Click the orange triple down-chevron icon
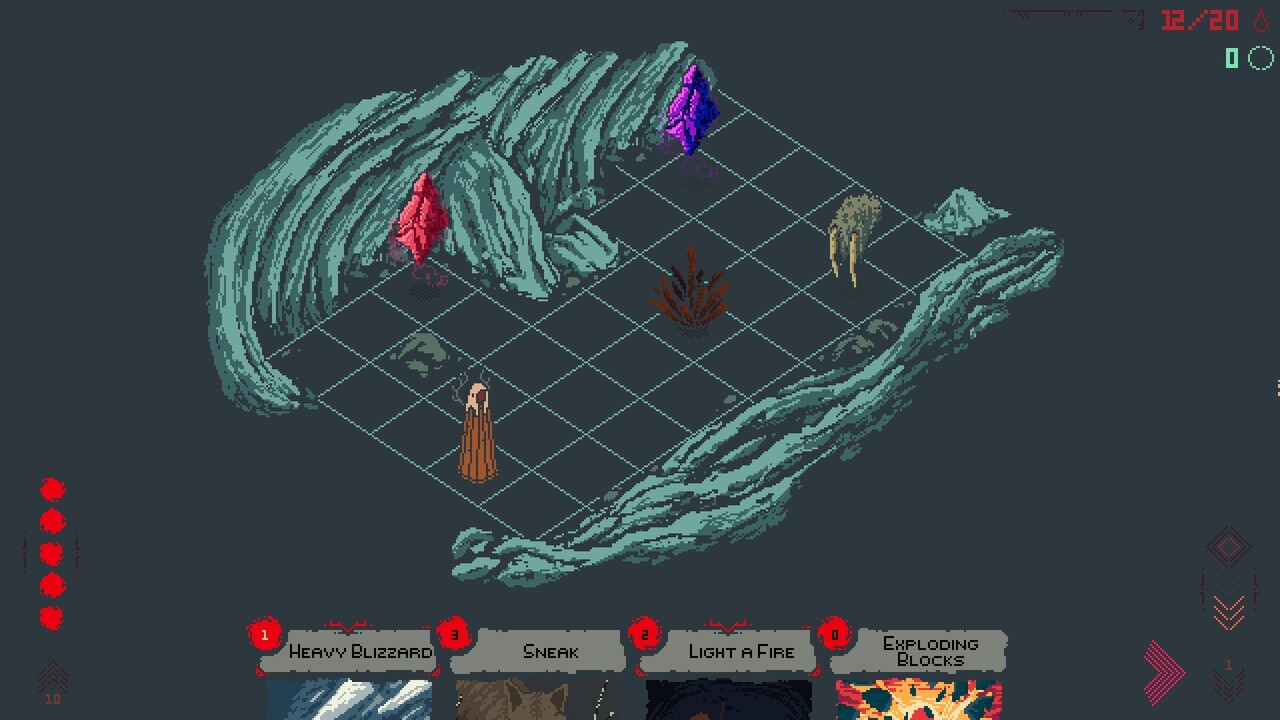The width and height of the screenshot is (1280, 720). click(x=1229, y=608)
